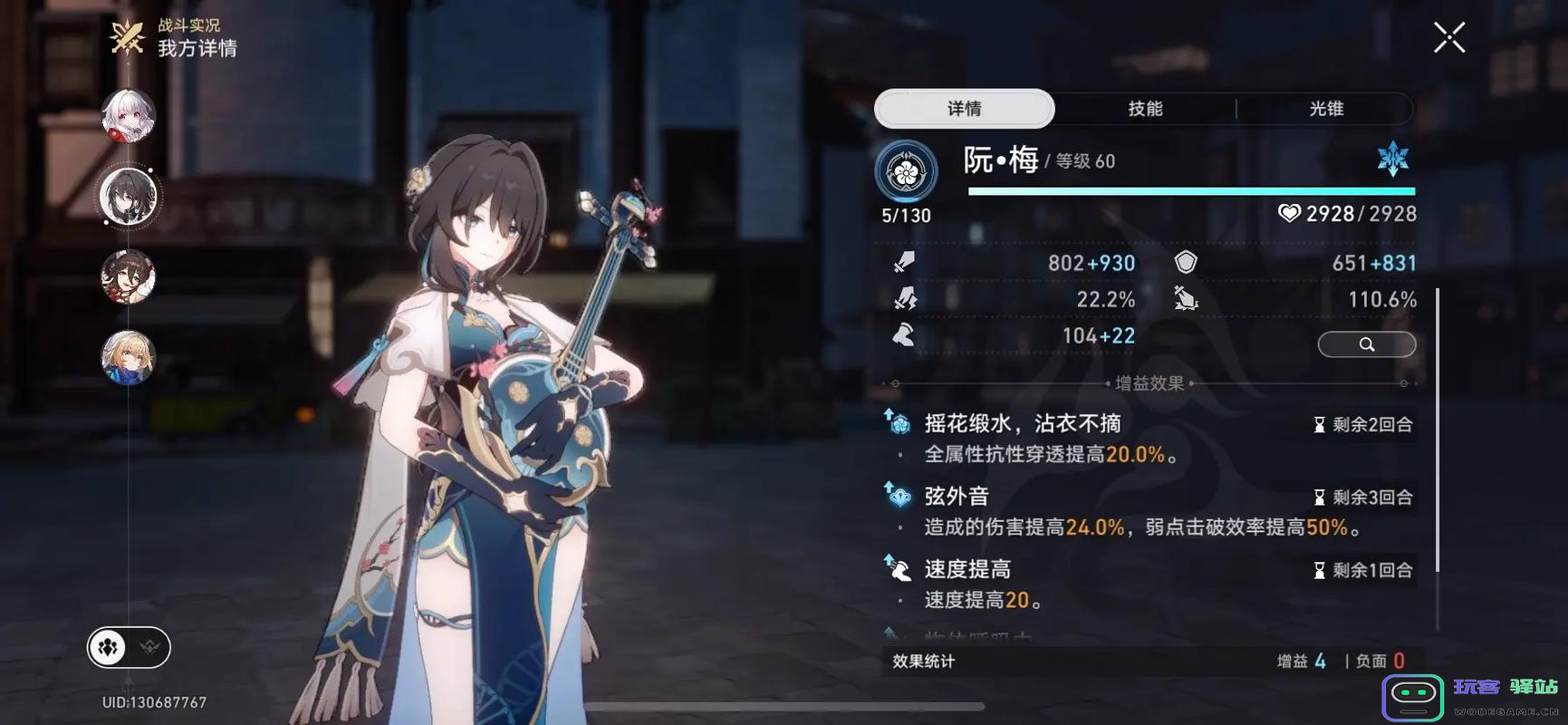Image resolution: width=1568 pixels, height=725 pixels.
Task: Switch to the 技能 tab
Action: point(1145,109)
